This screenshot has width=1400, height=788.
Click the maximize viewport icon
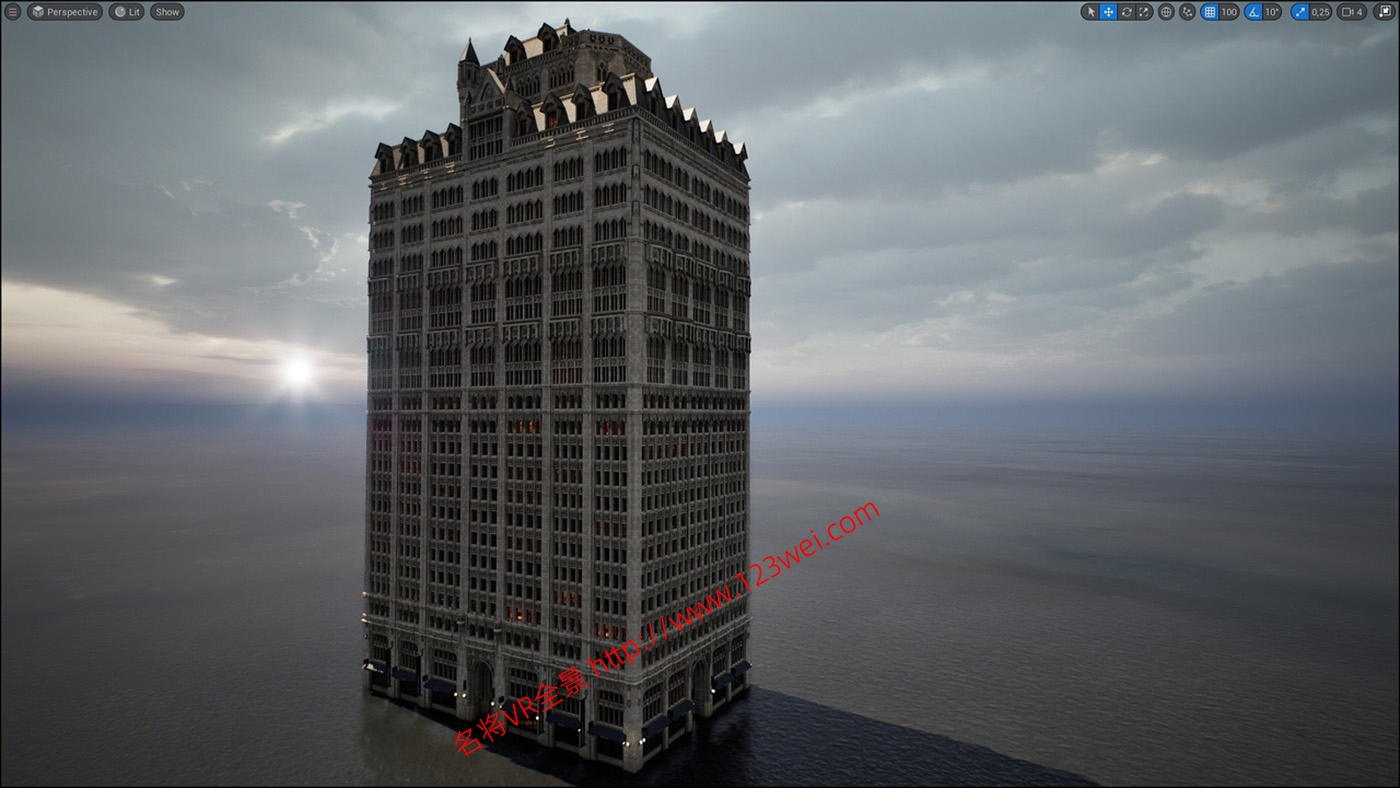click(1383, 12)
